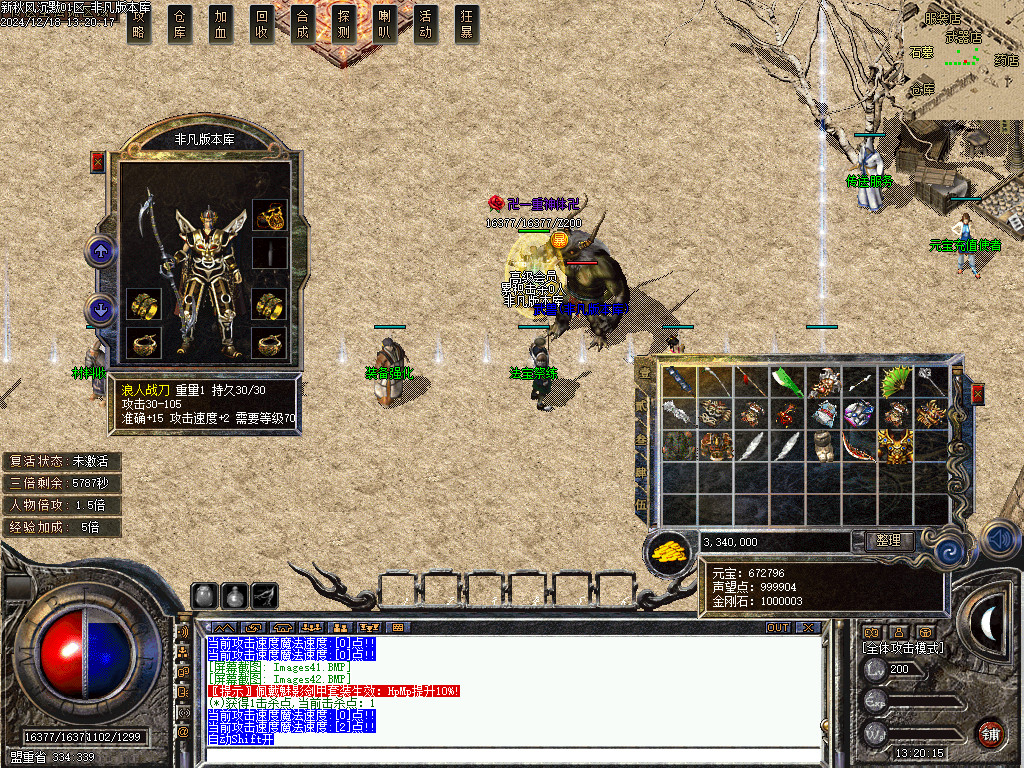The image size is (1024, 768).
Task: Click the up arrow in equipment panel
Action: tap(101, 250)
